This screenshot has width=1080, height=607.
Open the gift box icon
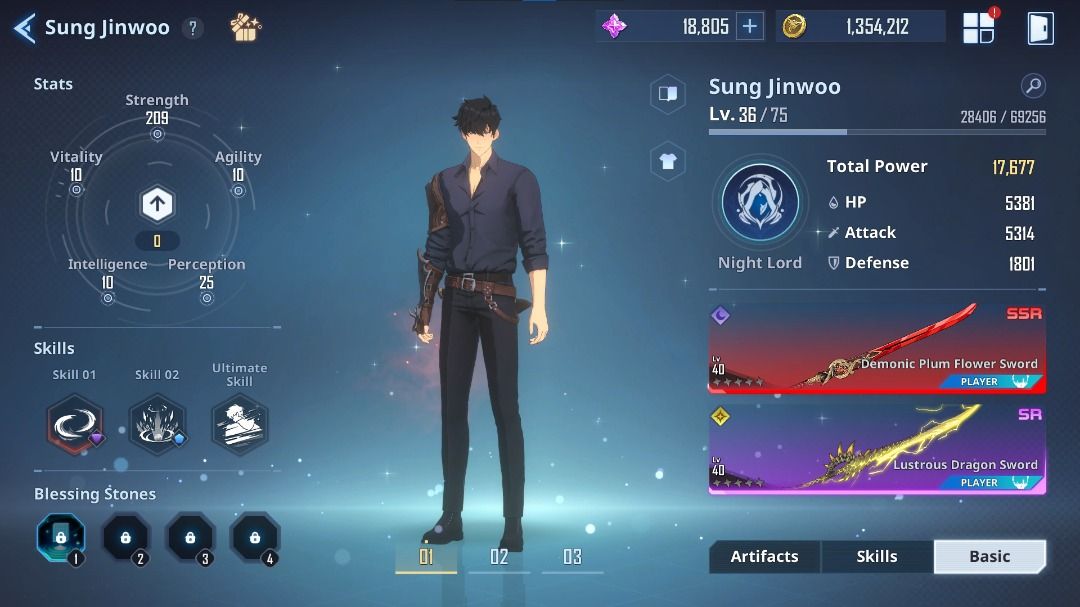[x=245, y=27]
